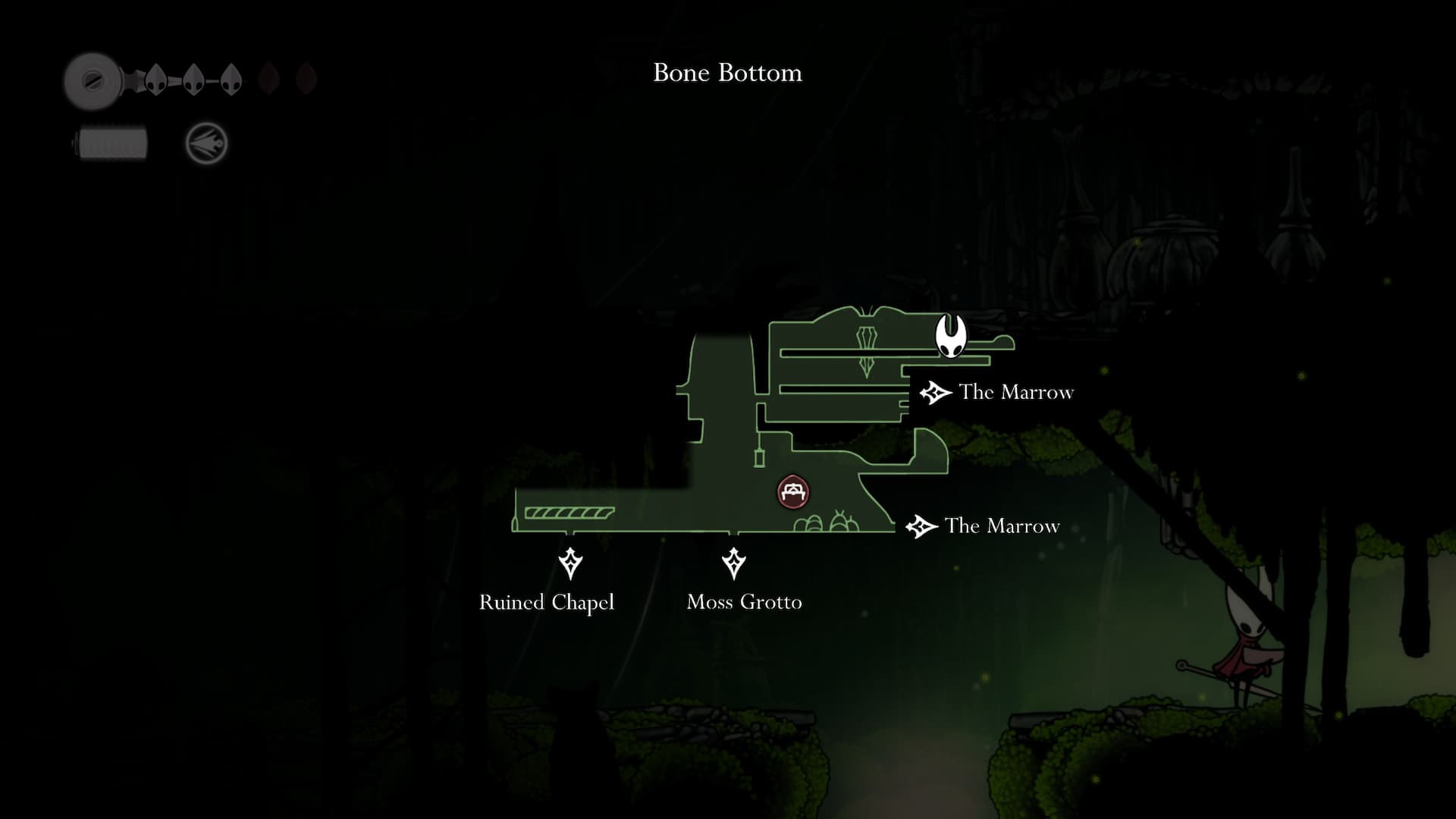Select the Ruined Chapel exit marker
This screenshot has width=1456, height=819.
[x=570, y=563]
